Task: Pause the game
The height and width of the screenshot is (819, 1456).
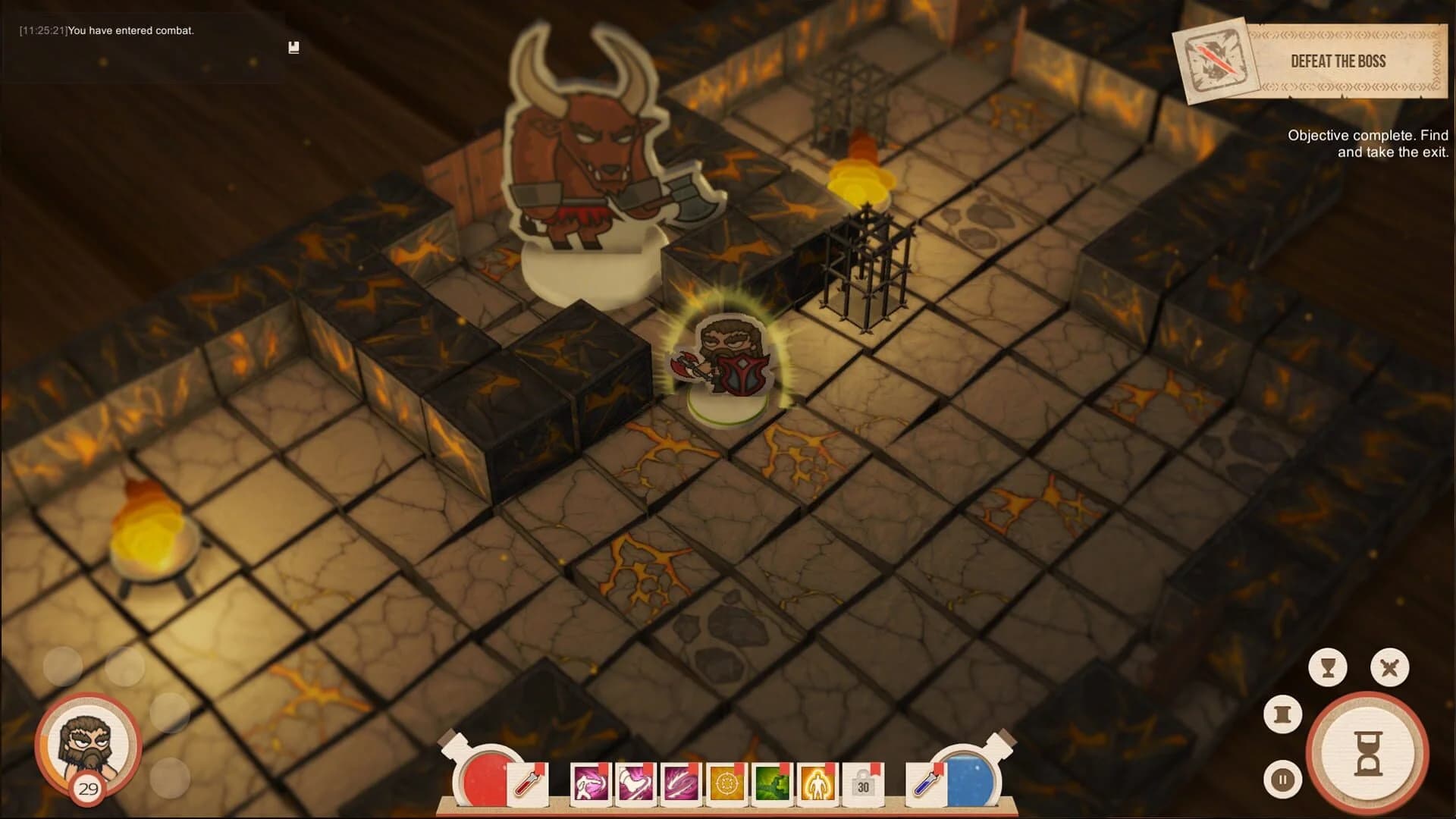Action: (x=1282, y=779)
